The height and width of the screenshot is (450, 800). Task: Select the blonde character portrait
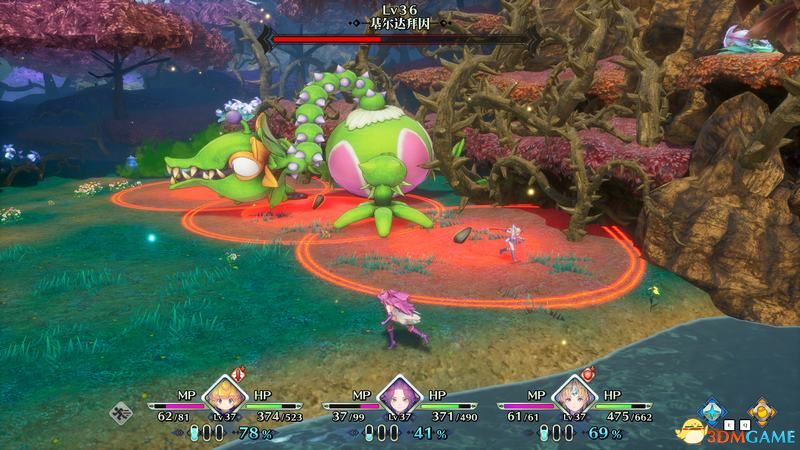[x=224, y=397]
